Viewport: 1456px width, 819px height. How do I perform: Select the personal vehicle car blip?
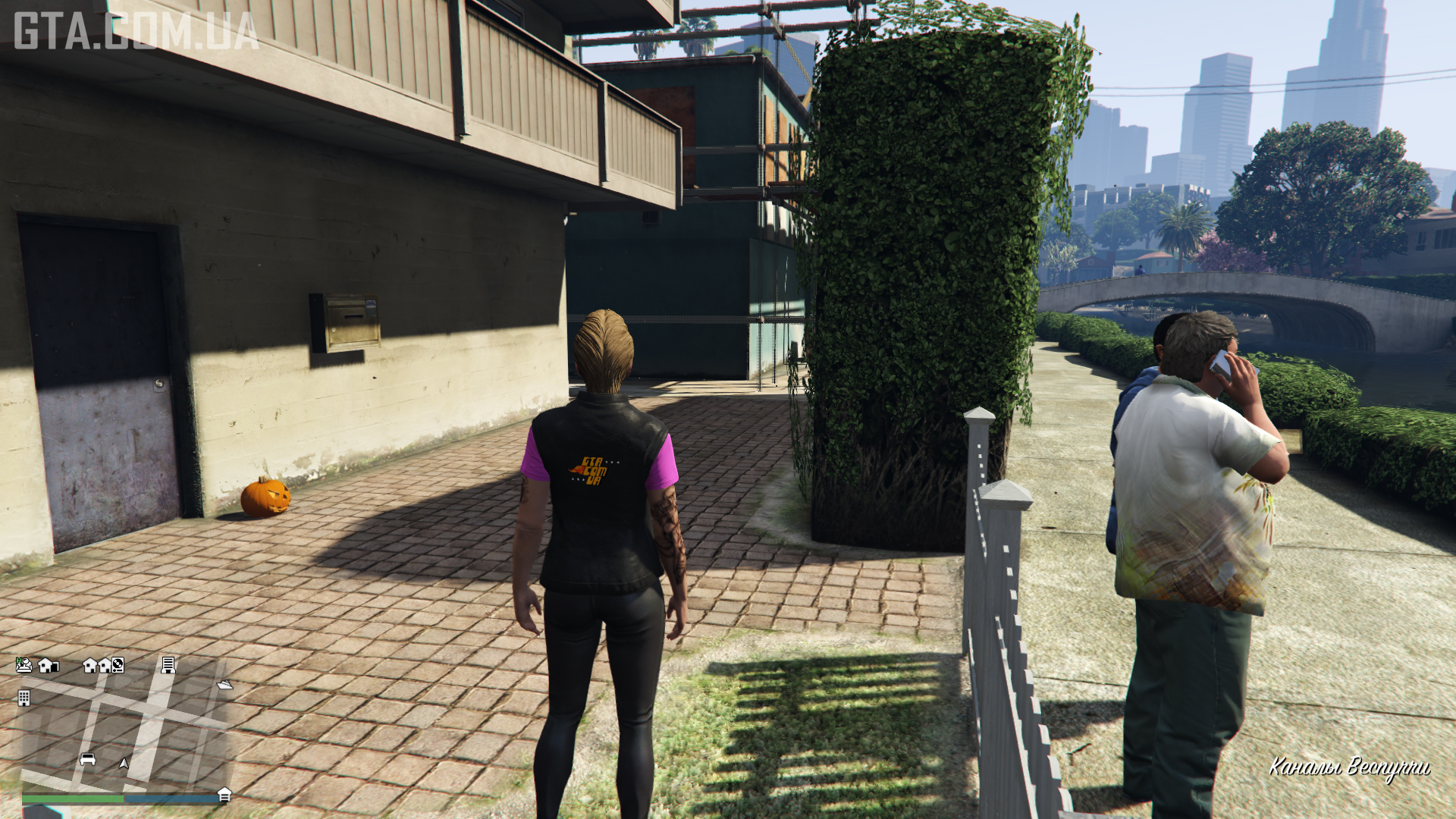point(88,759)
